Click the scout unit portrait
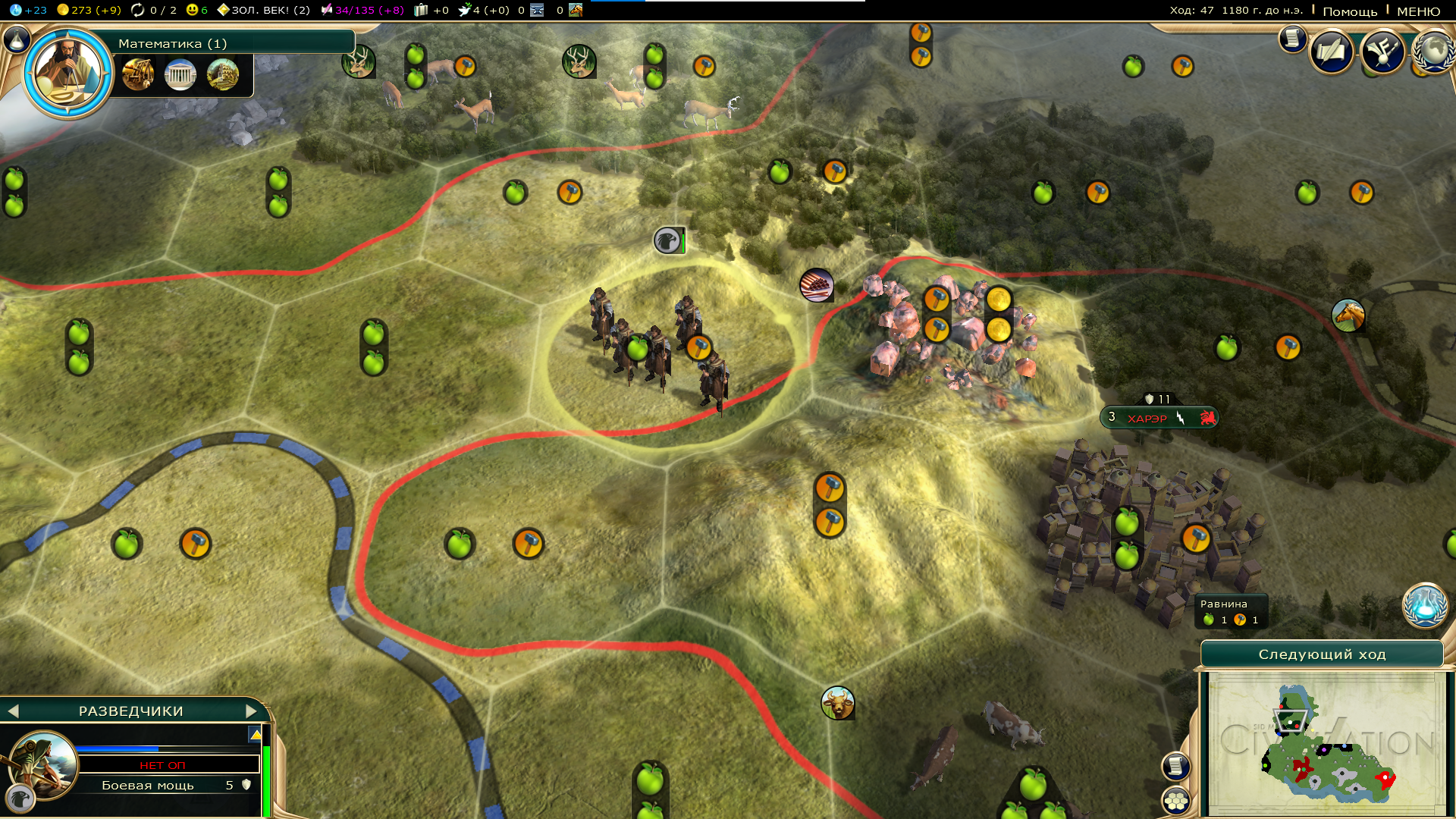 coord(43,764)
